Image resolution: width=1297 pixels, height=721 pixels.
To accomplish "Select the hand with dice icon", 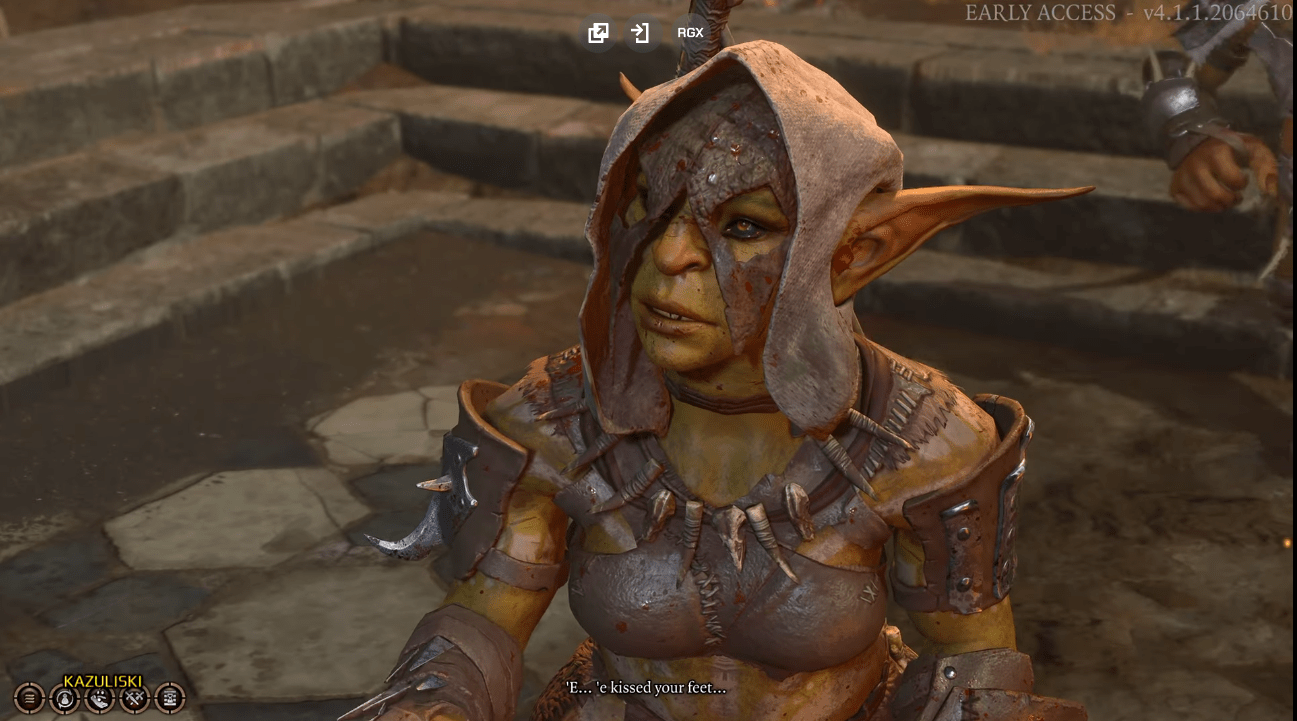I will tap(100, 697).
